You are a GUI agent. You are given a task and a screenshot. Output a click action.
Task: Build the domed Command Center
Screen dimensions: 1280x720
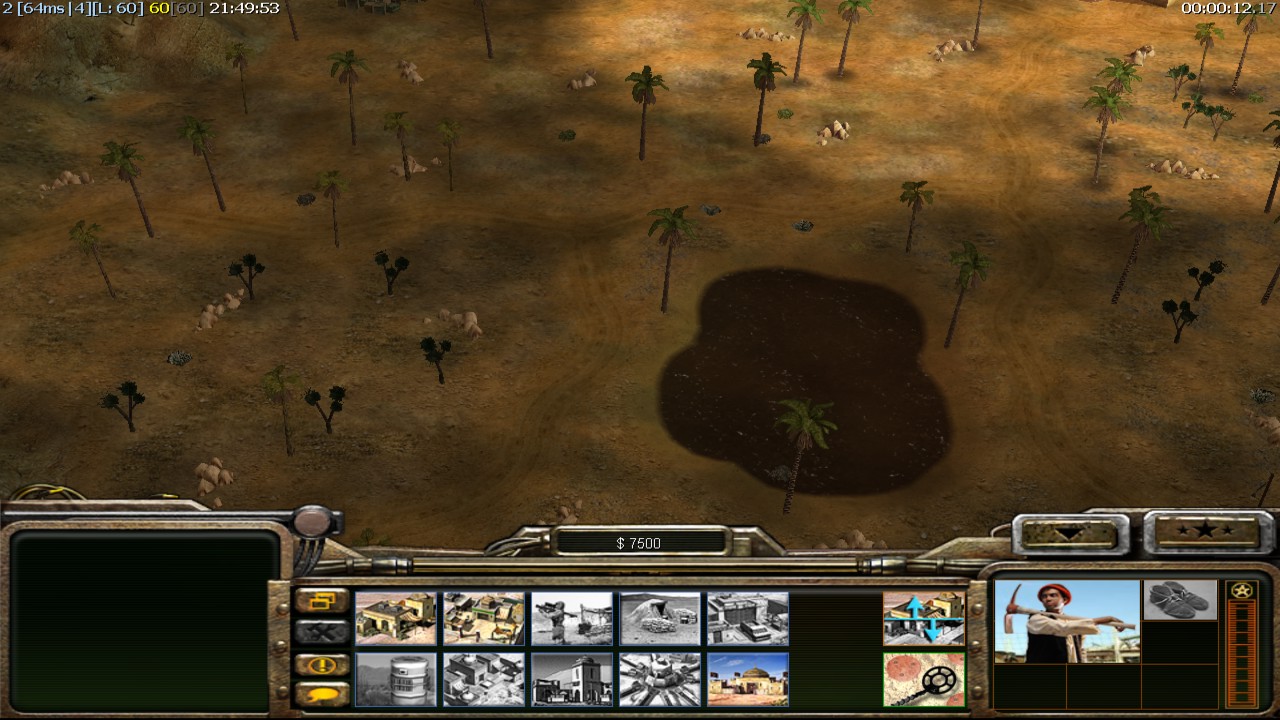click(x=748, y=679)
